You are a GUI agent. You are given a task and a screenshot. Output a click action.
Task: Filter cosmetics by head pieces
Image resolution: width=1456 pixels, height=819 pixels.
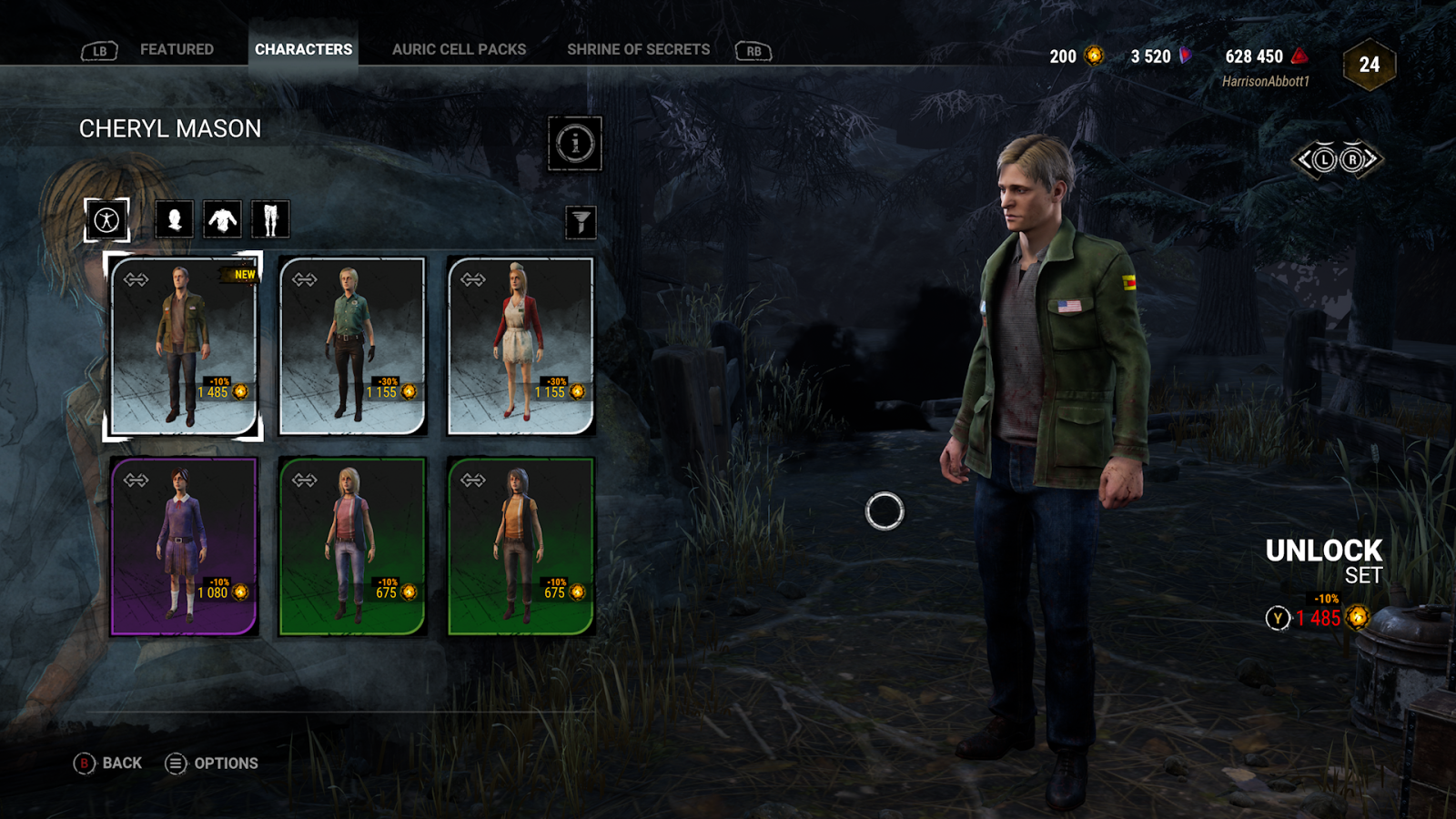[174, 219]
